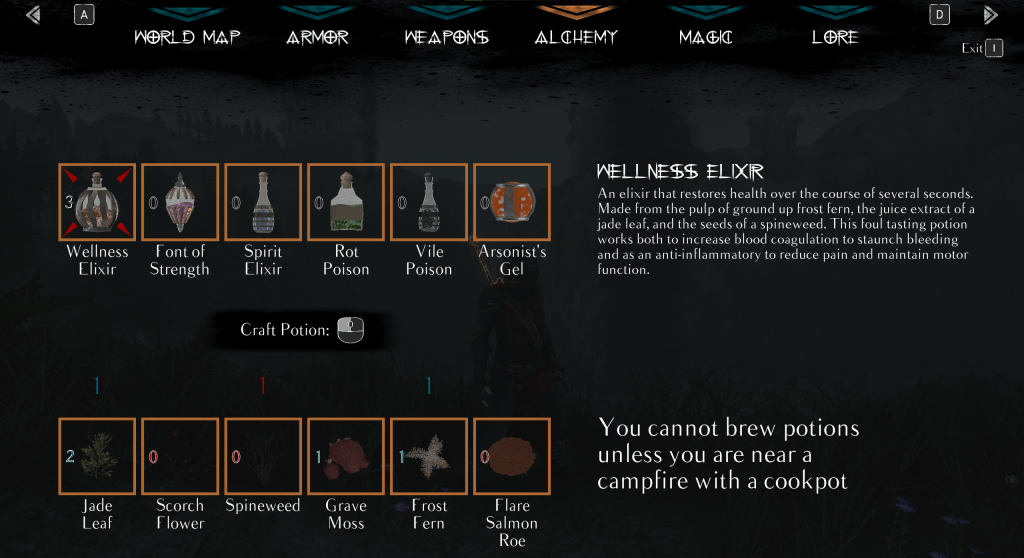Screen dimensions: 1024x558
Task: Pick the Rot Poison bottle
Action: (346, 202)
